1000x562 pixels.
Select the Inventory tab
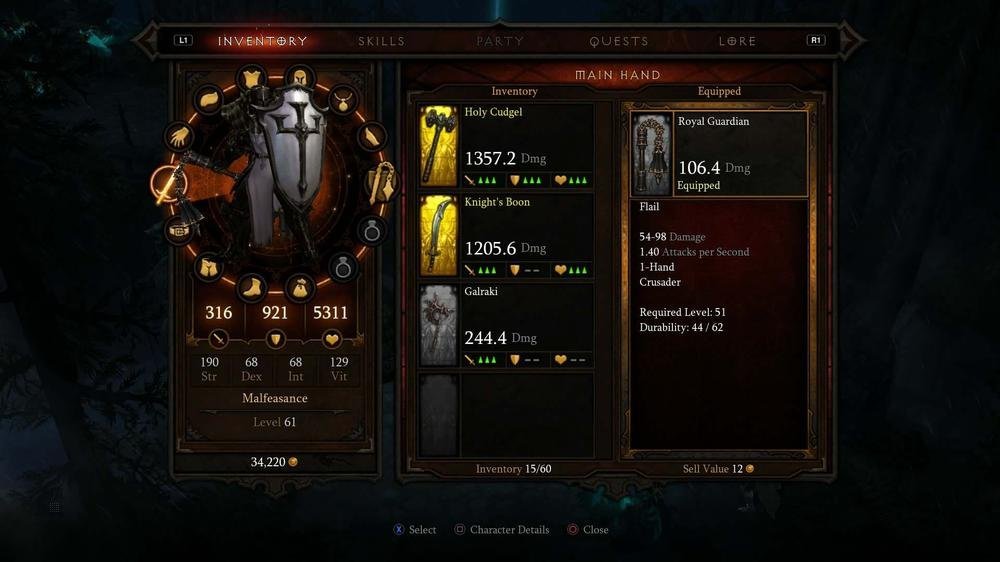tap(262, 41)
